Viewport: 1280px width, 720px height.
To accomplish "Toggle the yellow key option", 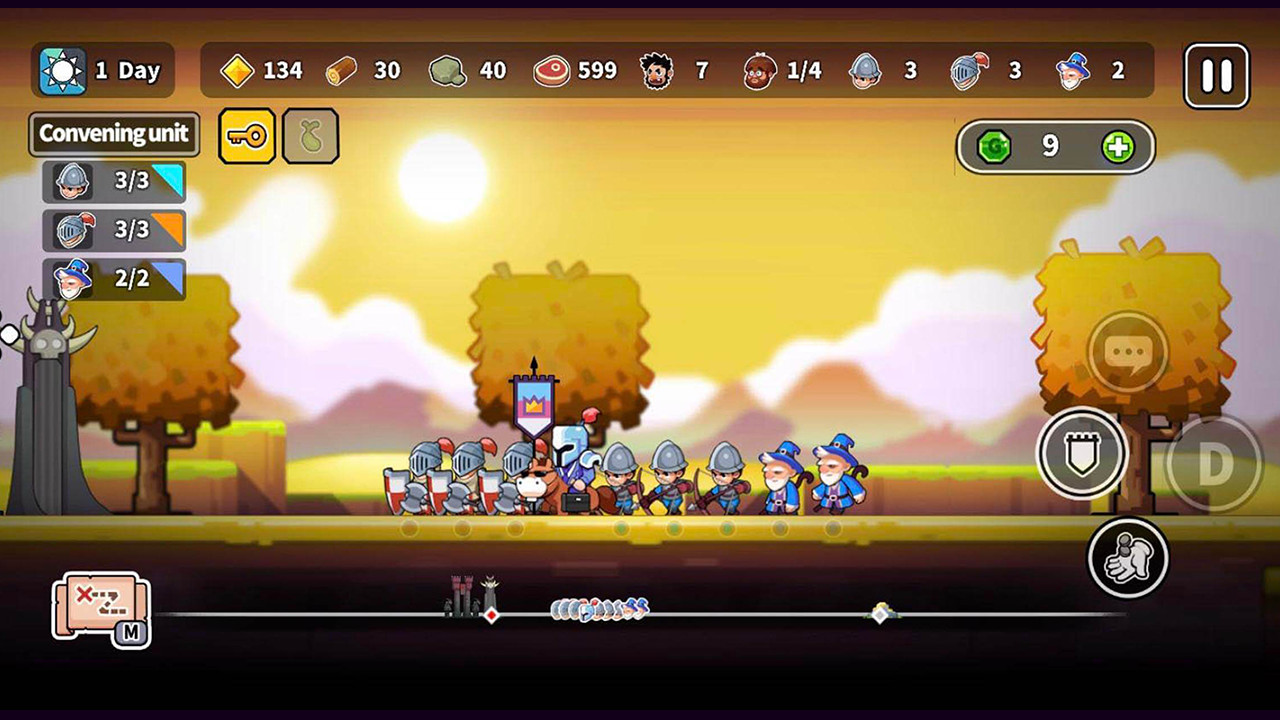I will [247, 135].
